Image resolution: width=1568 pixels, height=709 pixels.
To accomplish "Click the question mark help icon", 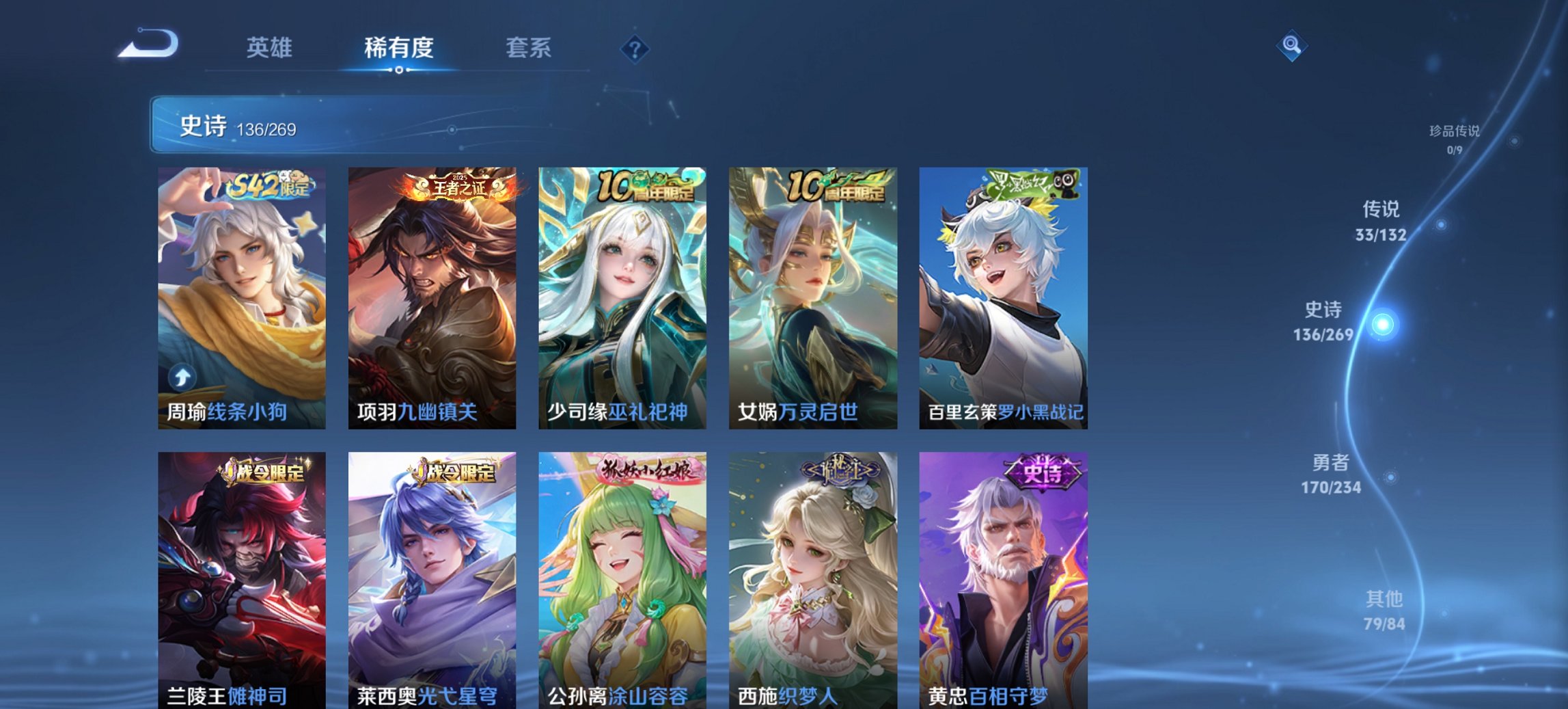I will point(635,49).
